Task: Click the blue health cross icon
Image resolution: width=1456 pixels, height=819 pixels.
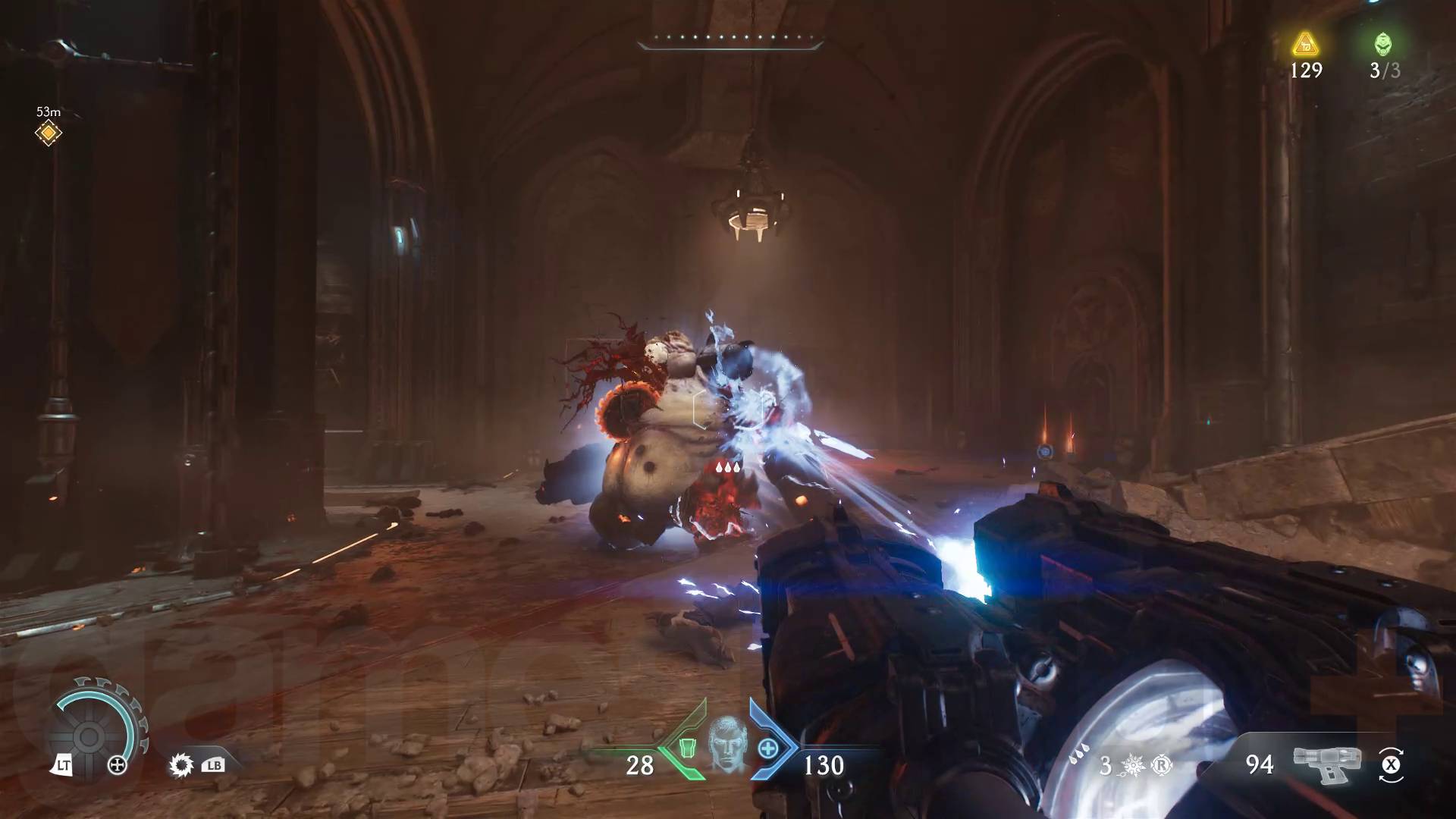Action: pos(767,748)
